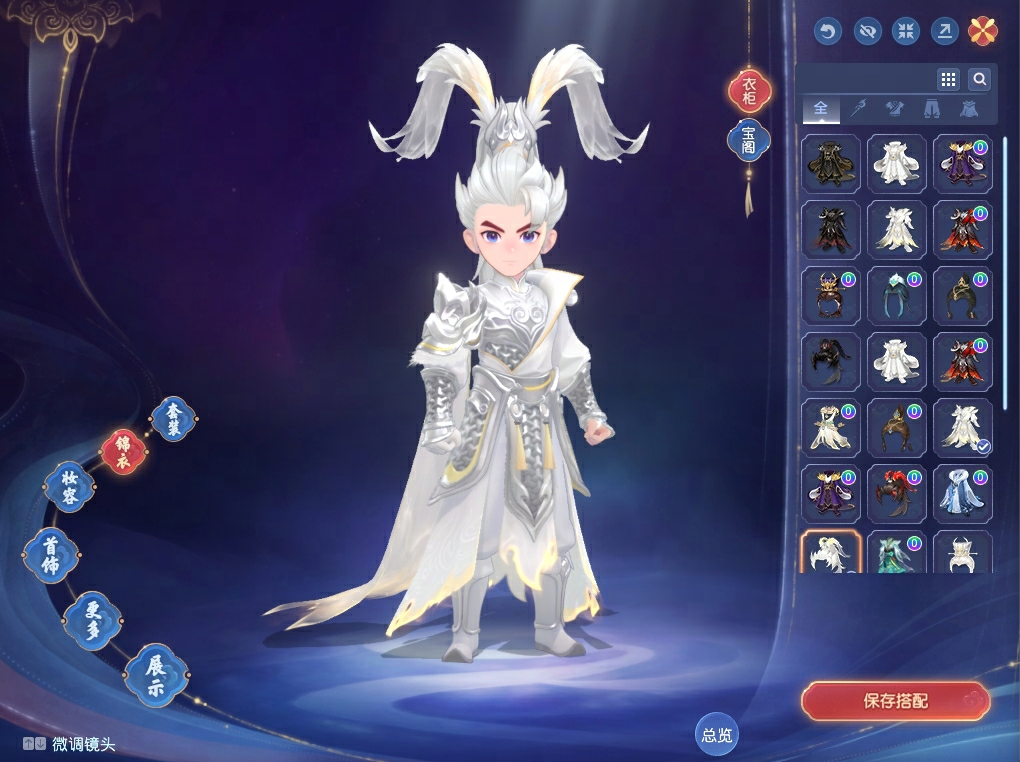Click the 保存搭配 save outfit button
1020x762 pixels.
point(895,701)
